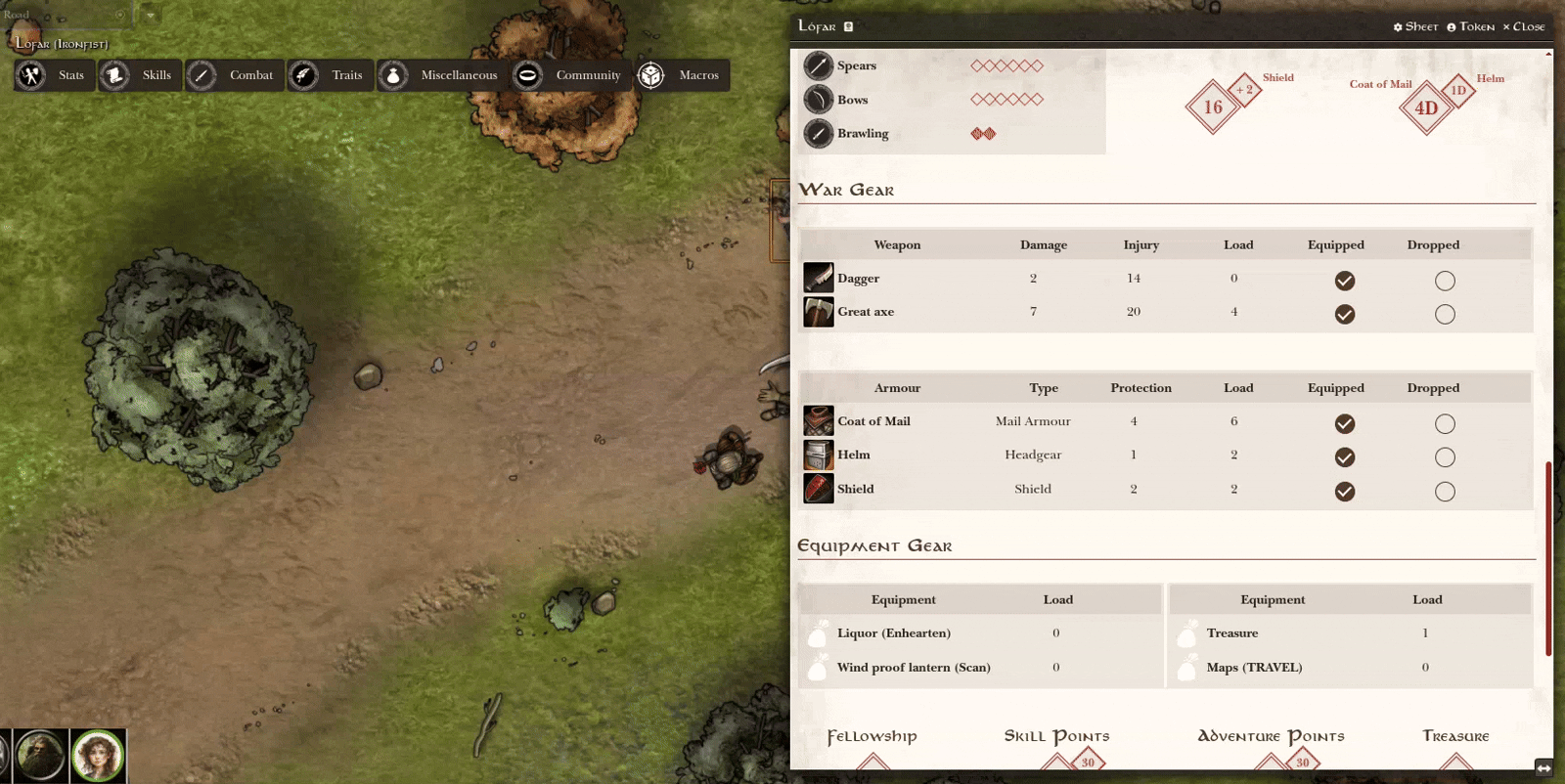
Task: Toggle the Dagger equipped checkbox
Action: [x=1345, y=281]
